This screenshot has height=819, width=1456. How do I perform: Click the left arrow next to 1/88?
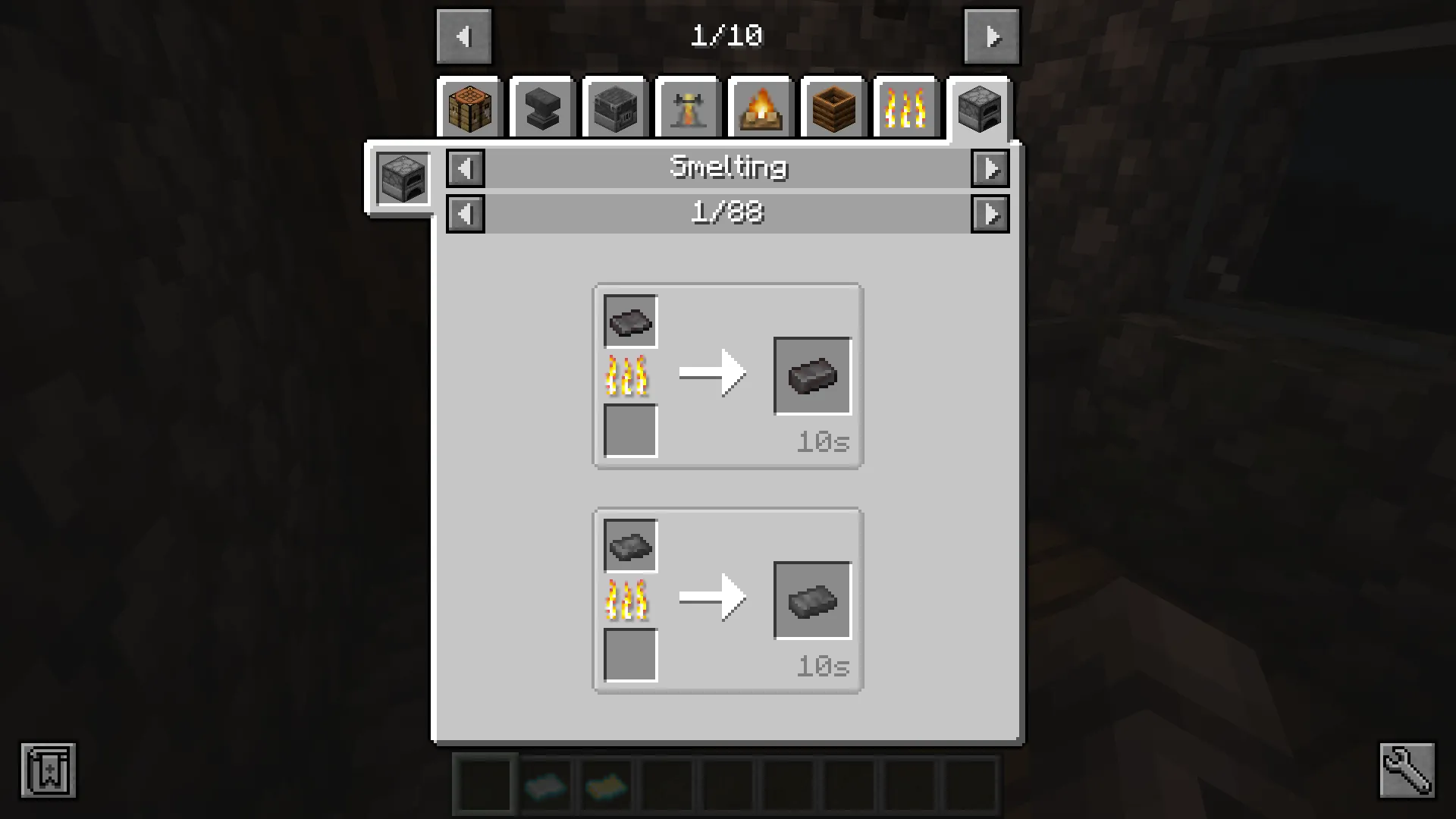(466, 213)
